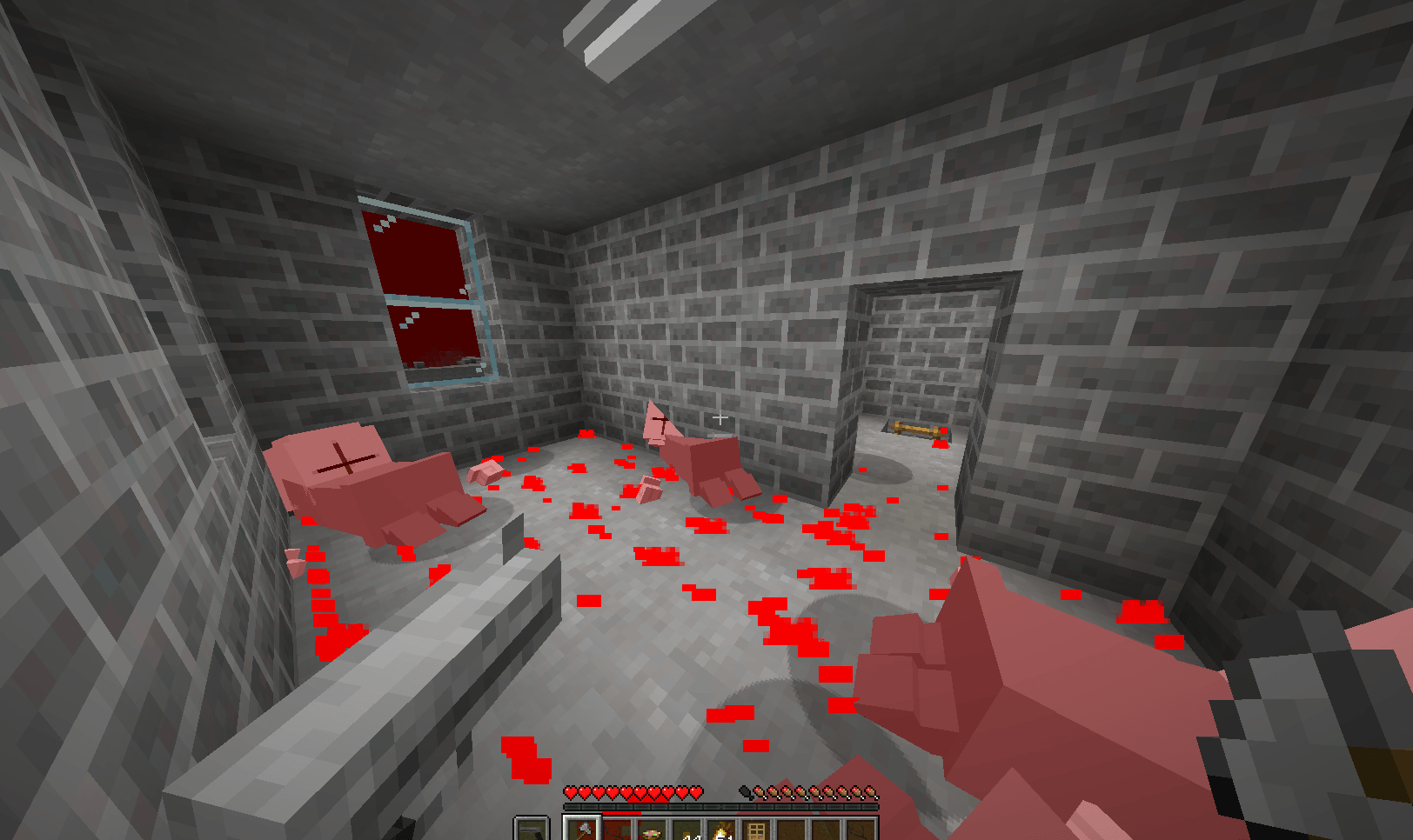Screen dimensions: 1413x840
Task: Click the leftmost heart in the health bar
Action: click(x=571, y=792)
